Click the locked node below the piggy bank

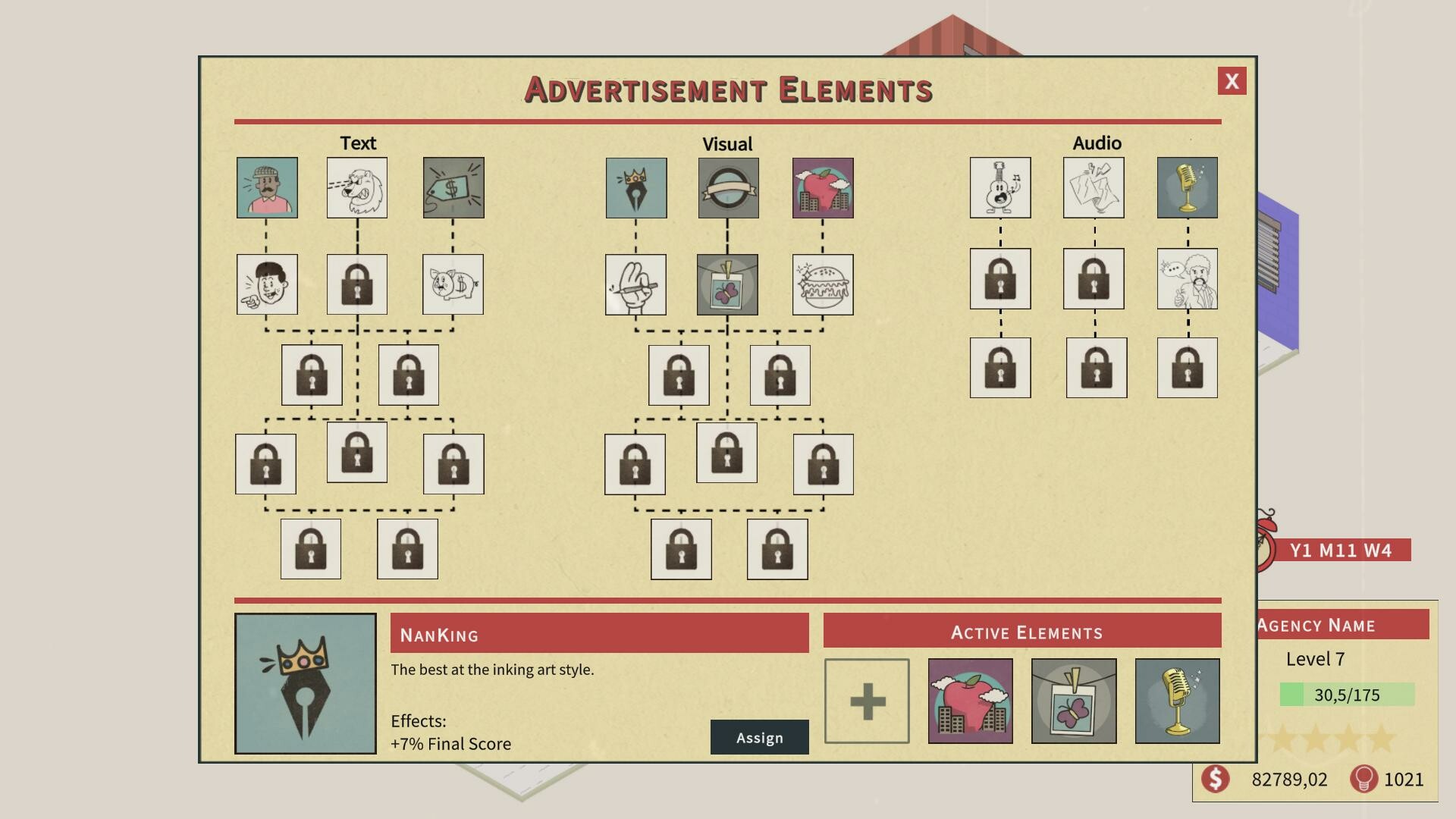pyautogui.click(x=407, y=373)
